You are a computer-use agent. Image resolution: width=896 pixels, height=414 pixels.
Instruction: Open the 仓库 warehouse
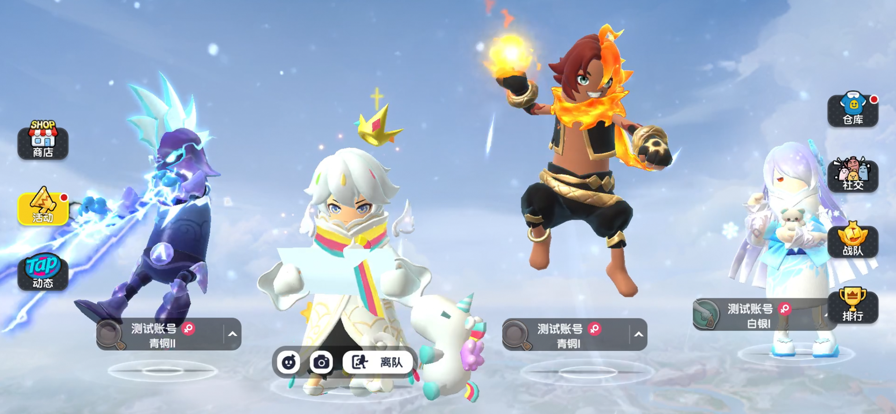(852, 109)
